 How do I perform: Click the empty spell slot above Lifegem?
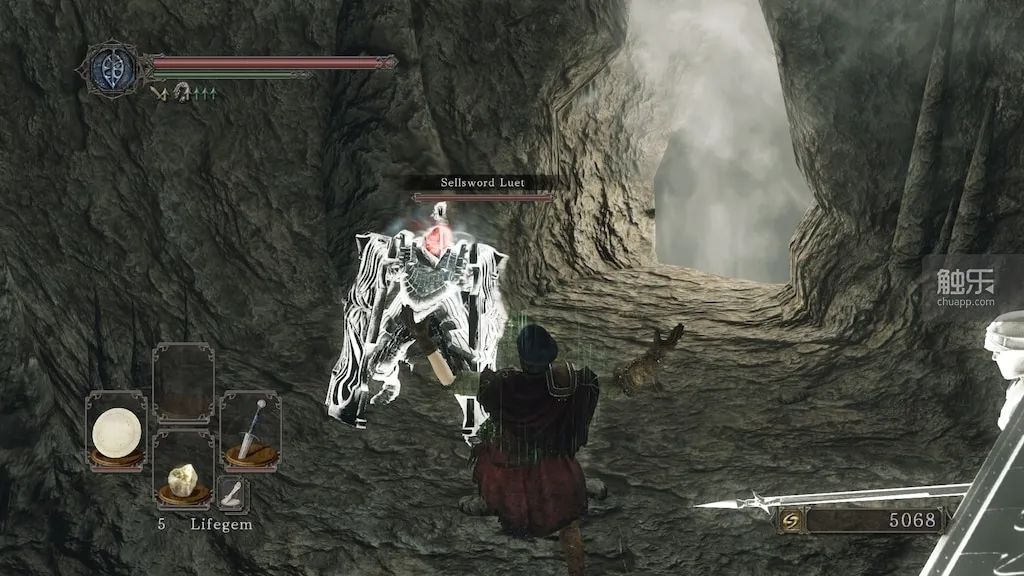tap(183, 384)
